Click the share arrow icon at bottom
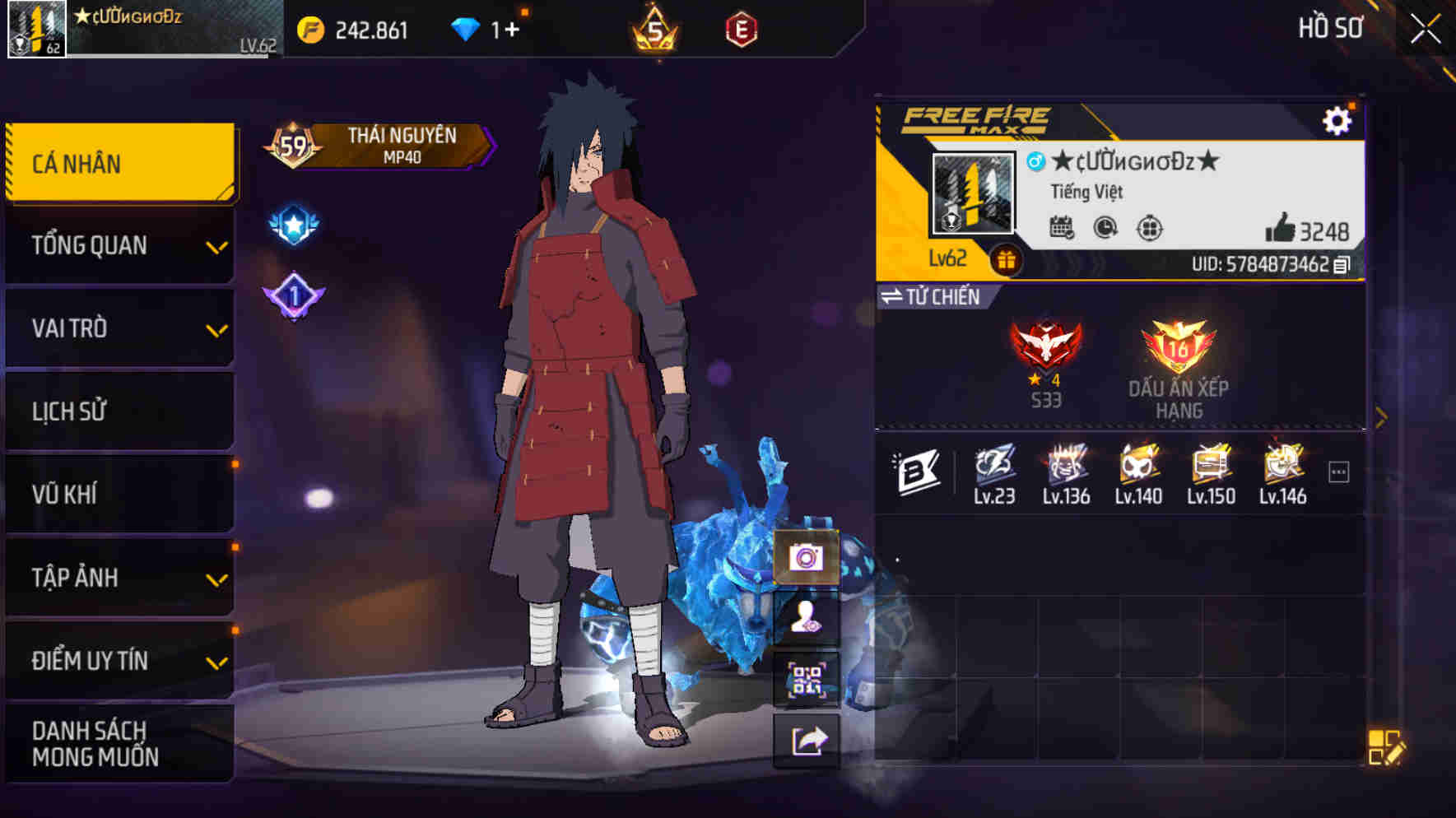Image resolution: width=1456 pixels, height=818 pixels. 809,740
